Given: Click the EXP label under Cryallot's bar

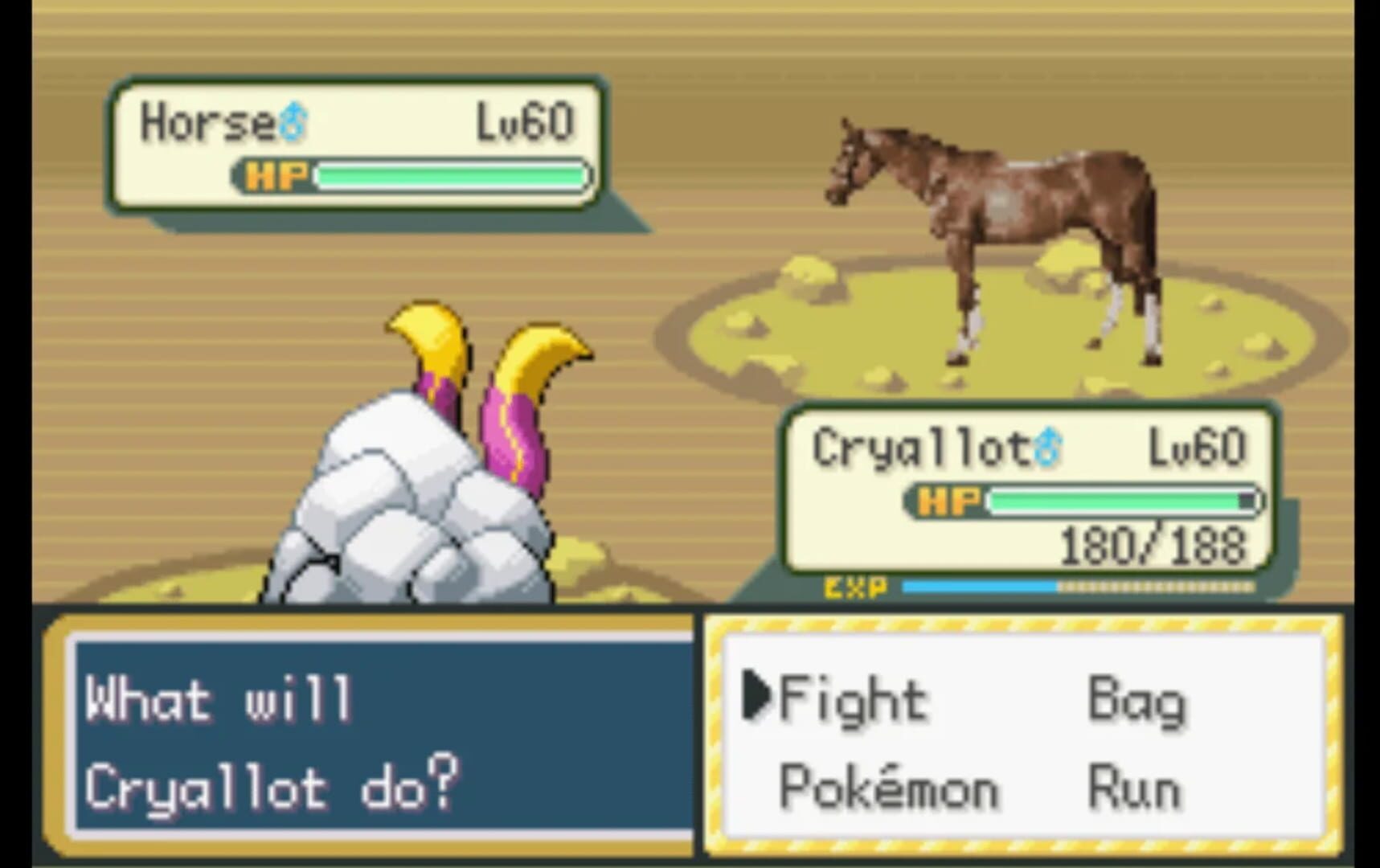Looking at the screenshot, I should [854, 588].
